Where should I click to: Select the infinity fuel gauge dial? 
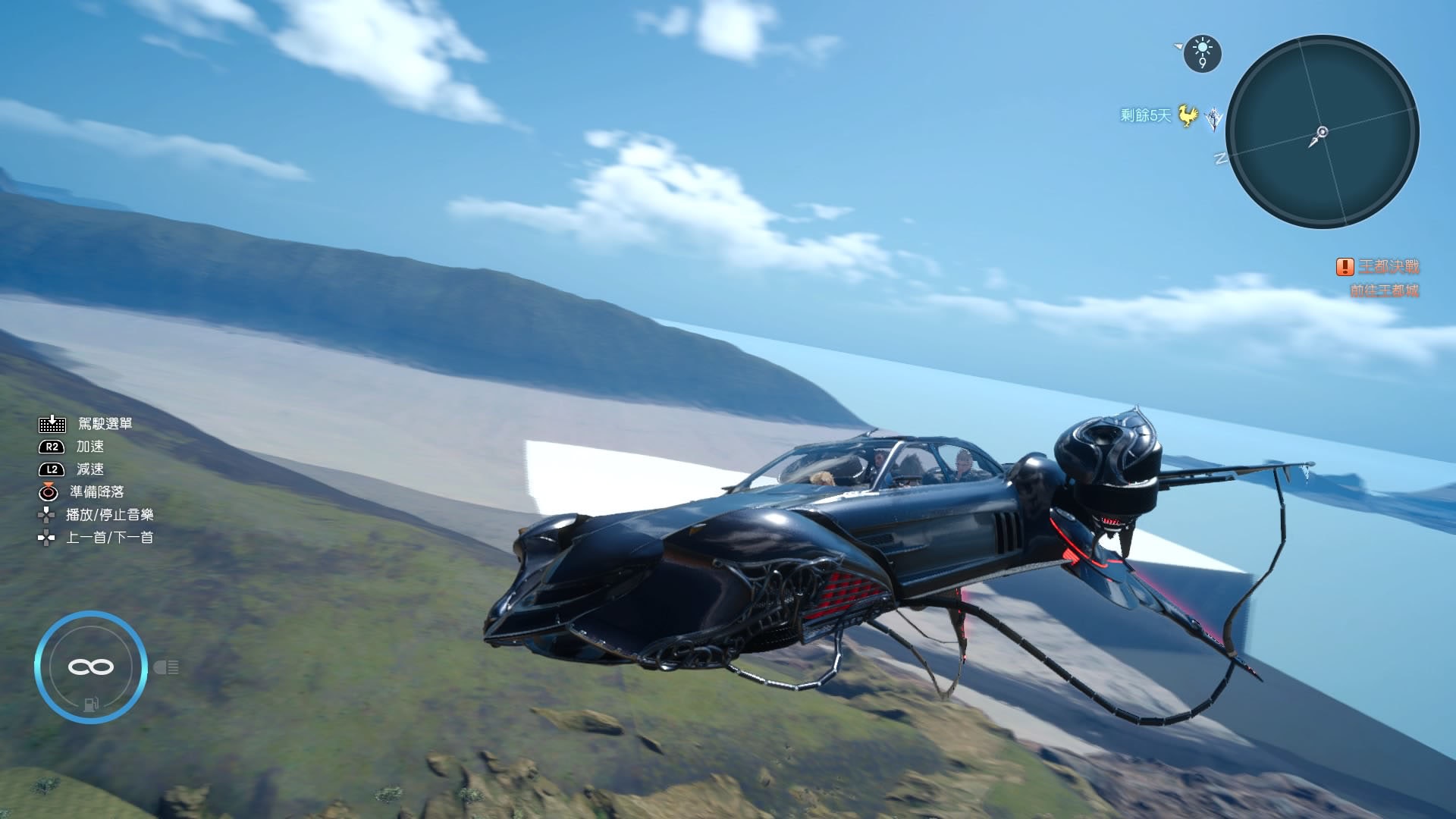(x=91, y=667)
